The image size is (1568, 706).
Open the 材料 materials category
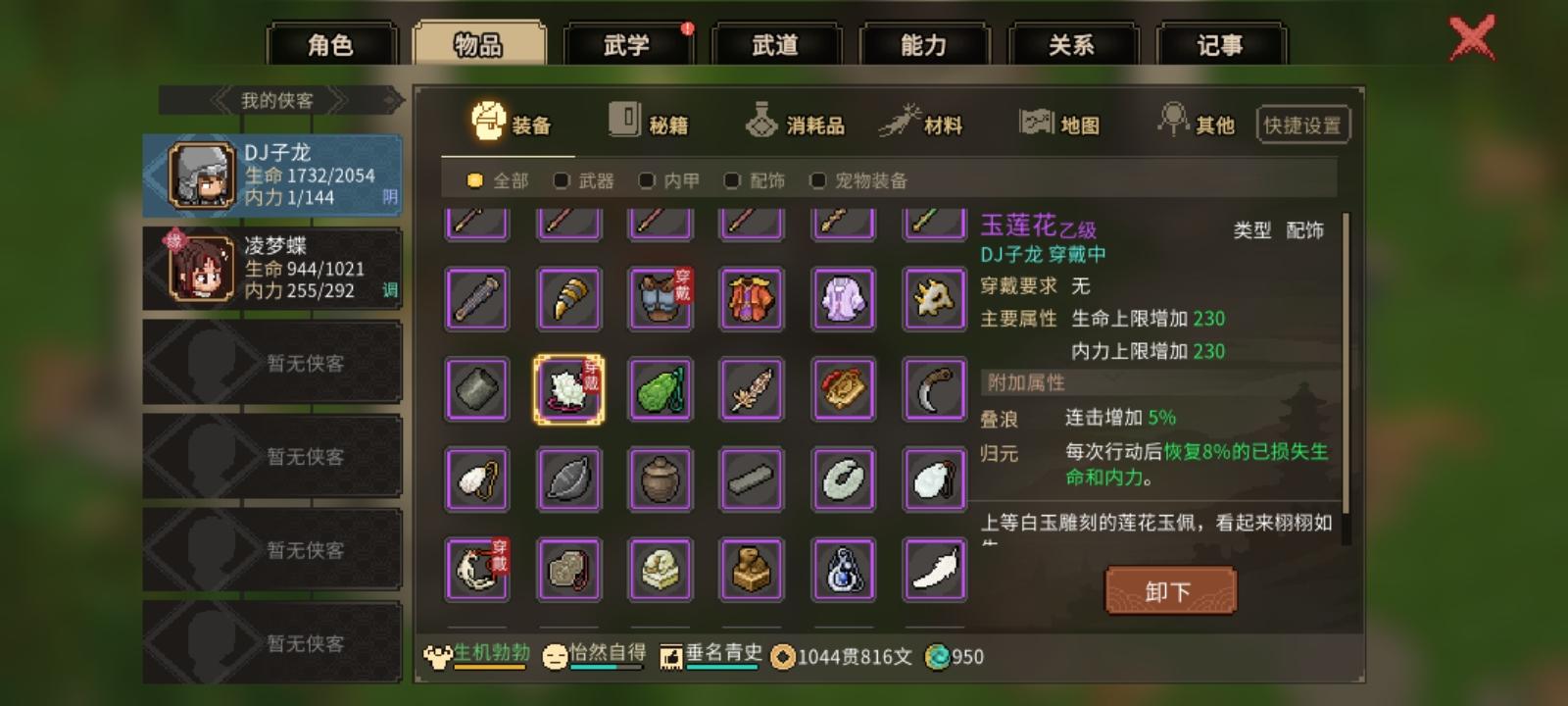pos(928,122)
